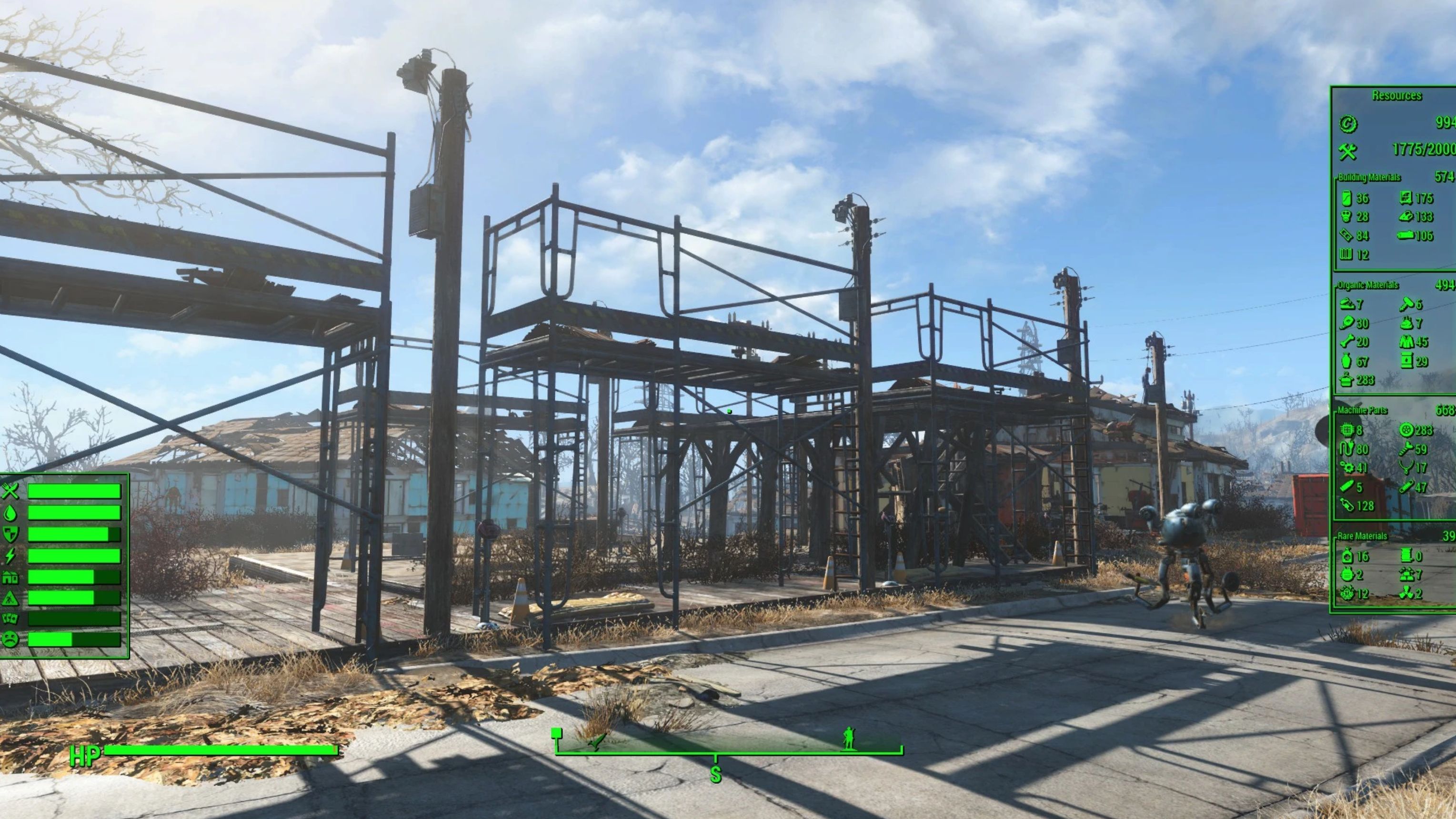Choose the Rare Materials section header
Viewport: 1456px width, 819px height.
[1362, 536]
